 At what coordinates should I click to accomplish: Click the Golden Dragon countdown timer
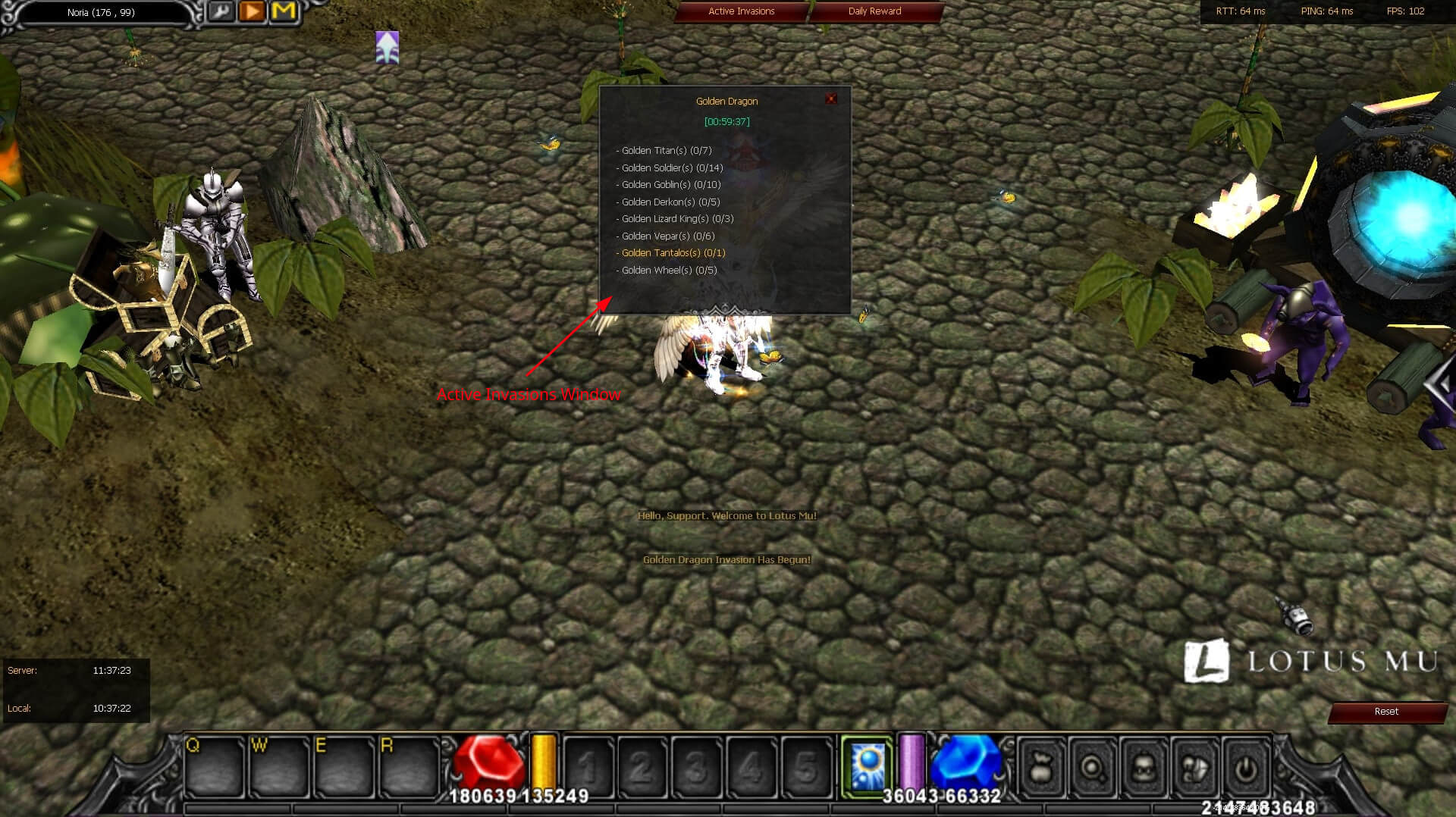click(x=726, y=121)
